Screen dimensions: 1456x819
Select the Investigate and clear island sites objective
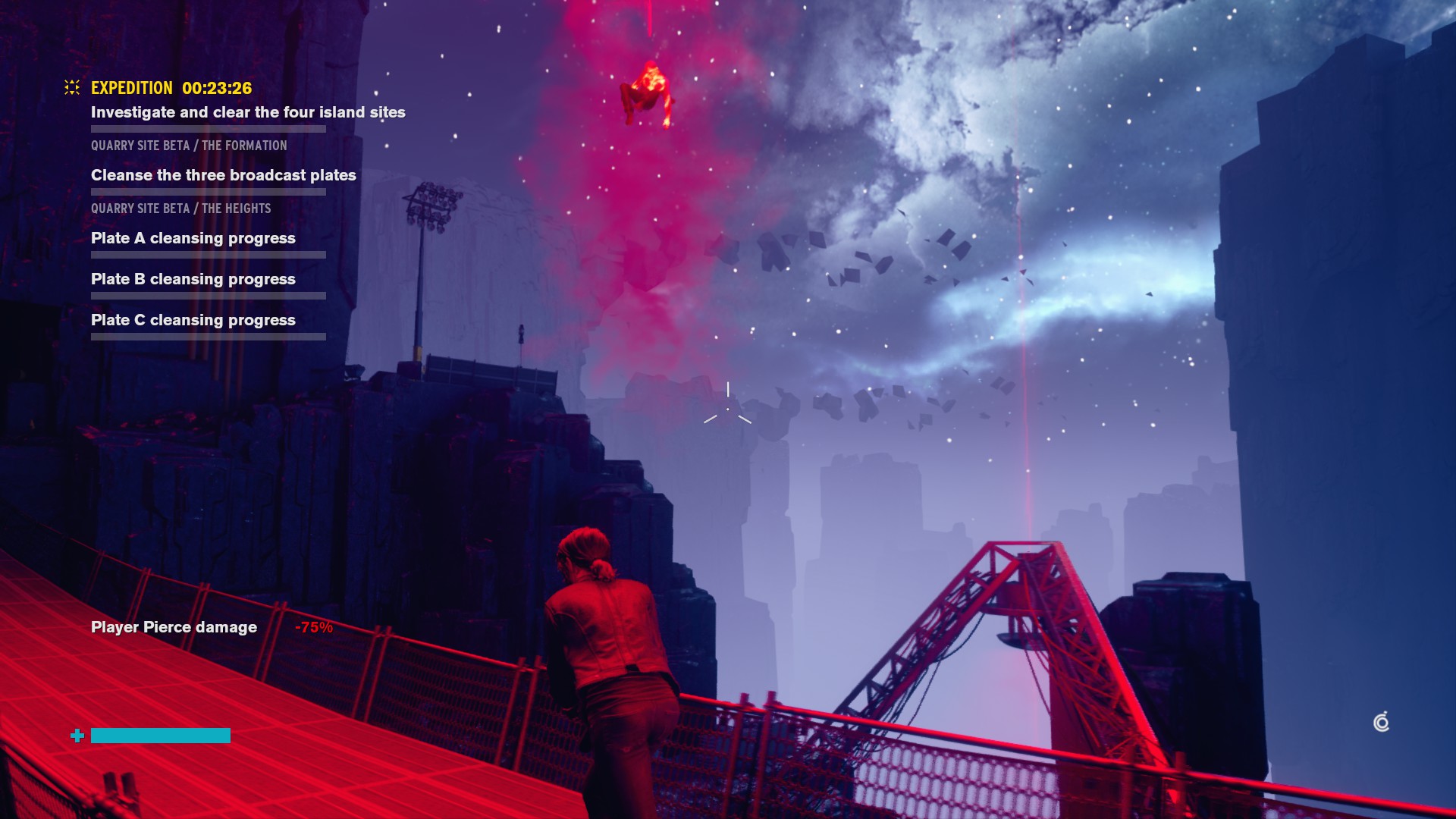pyautogui.click(x=248, y=112)
